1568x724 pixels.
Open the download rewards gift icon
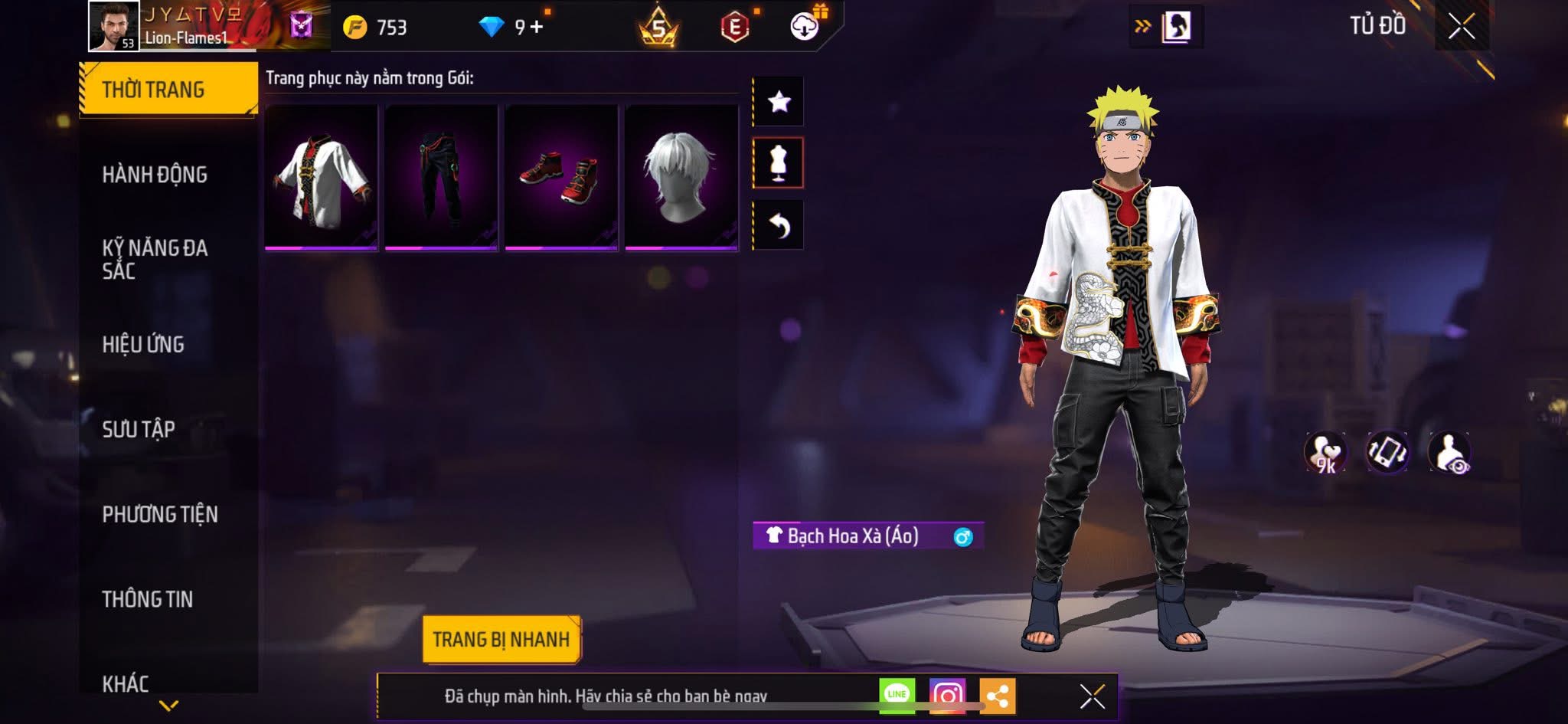coord(802,25)
